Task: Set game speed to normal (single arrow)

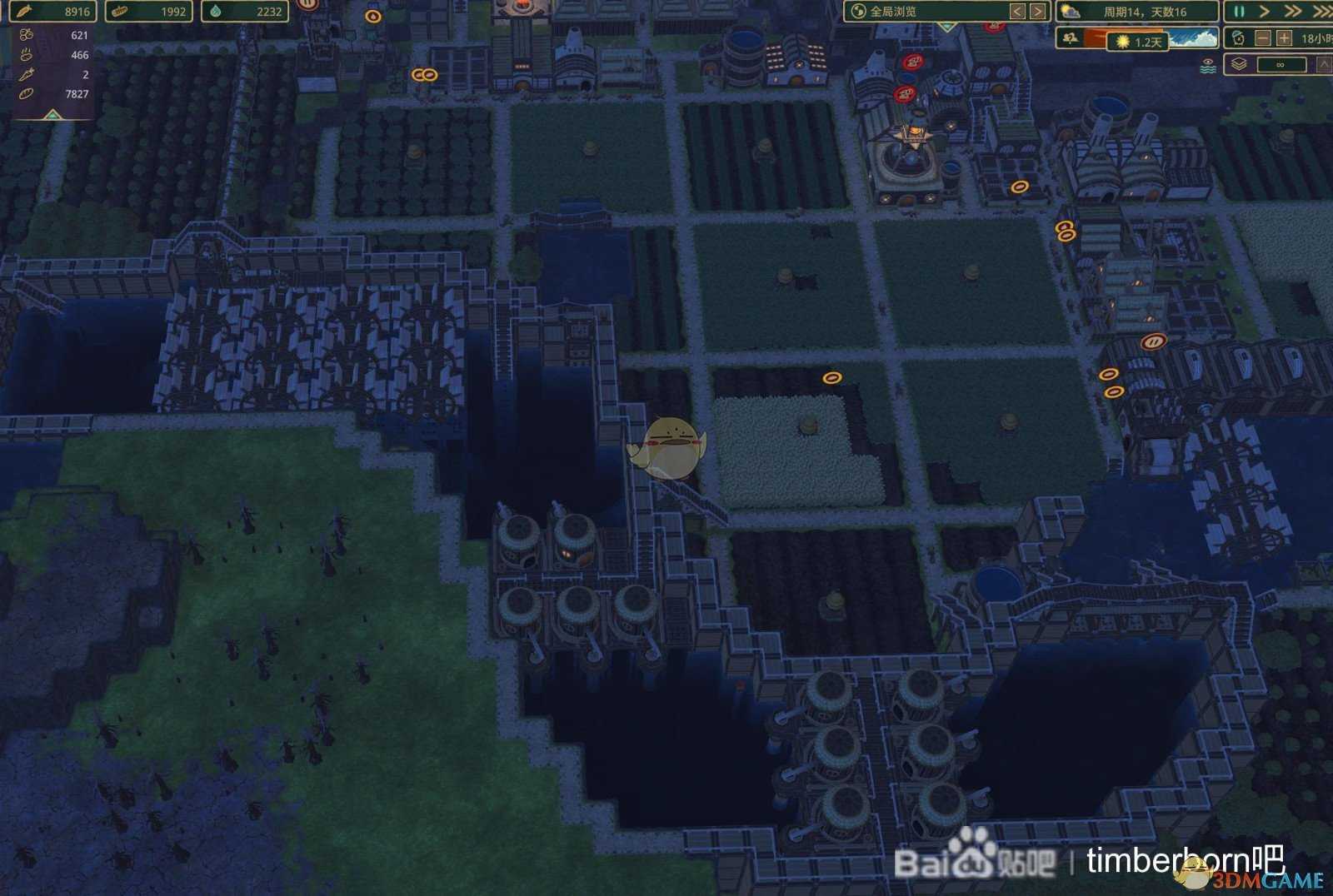Action: 1265,12
